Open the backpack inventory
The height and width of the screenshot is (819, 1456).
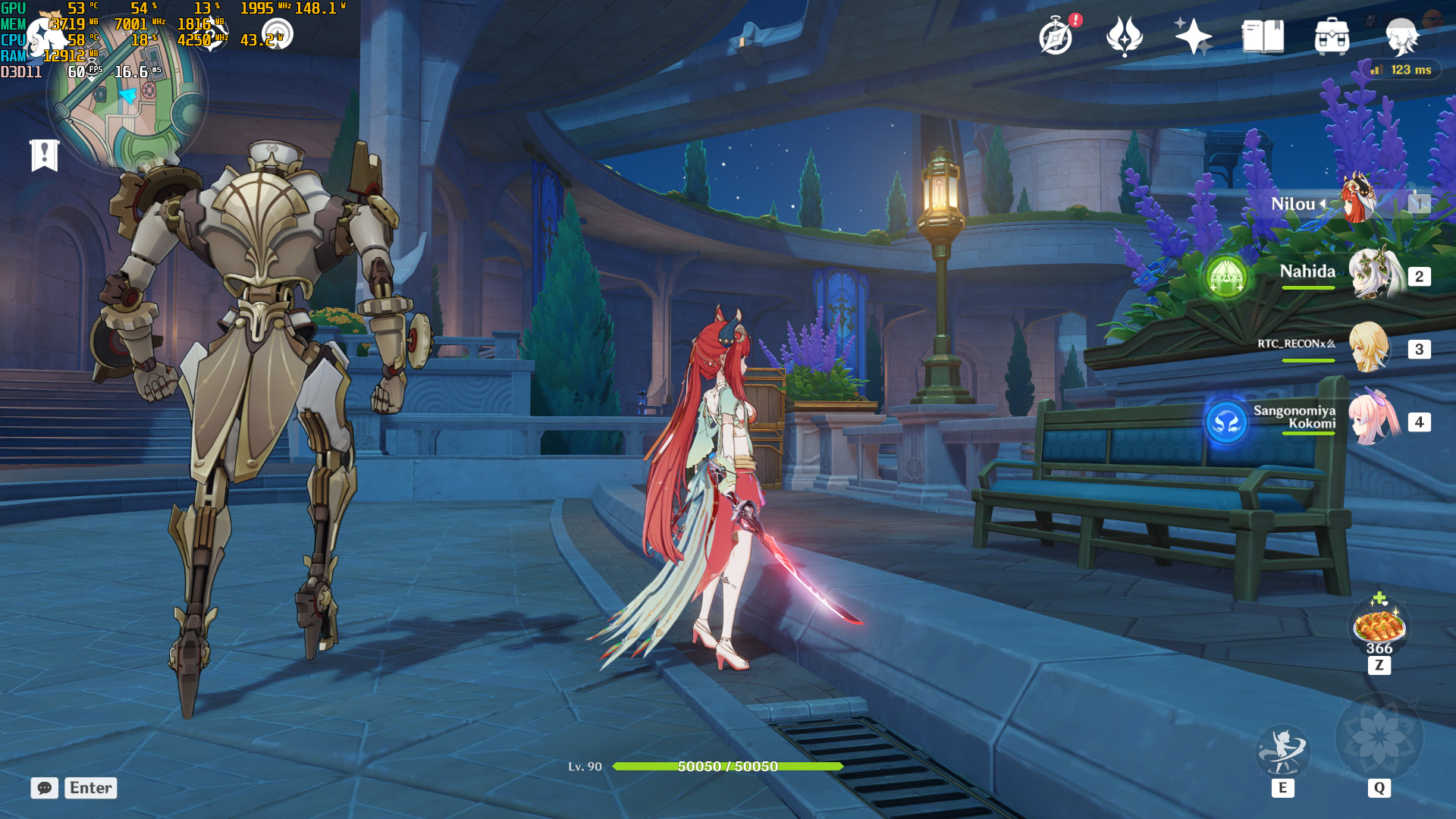[1332, 36]
